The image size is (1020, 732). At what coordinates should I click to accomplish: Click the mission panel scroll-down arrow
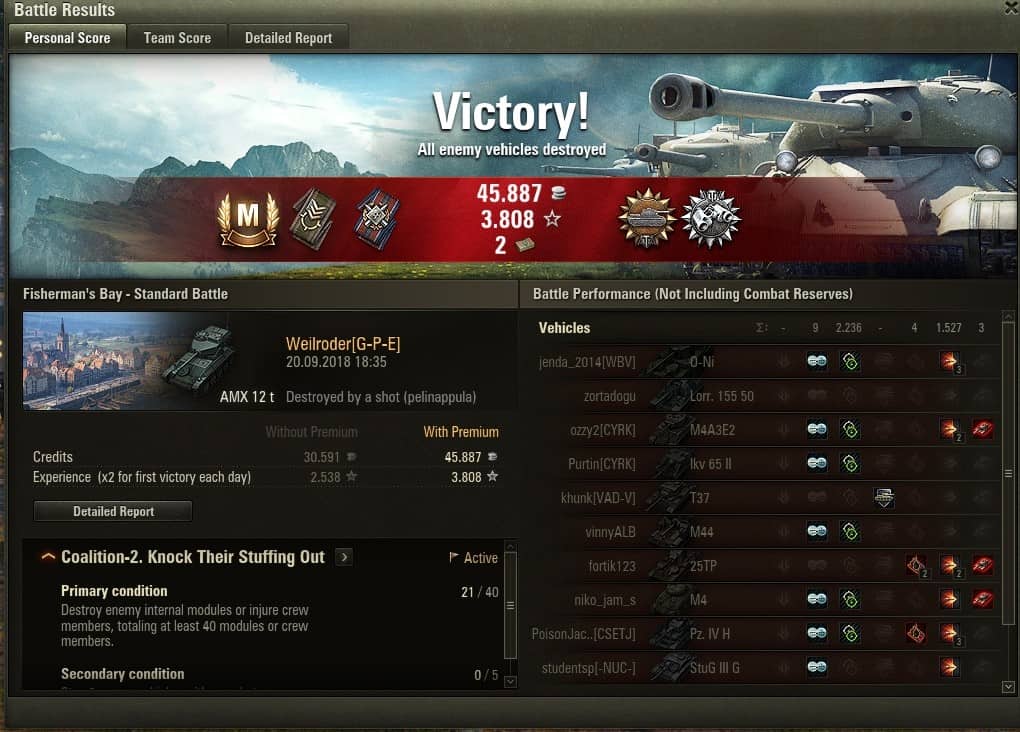pyautogui.click(x=510, y=681)
